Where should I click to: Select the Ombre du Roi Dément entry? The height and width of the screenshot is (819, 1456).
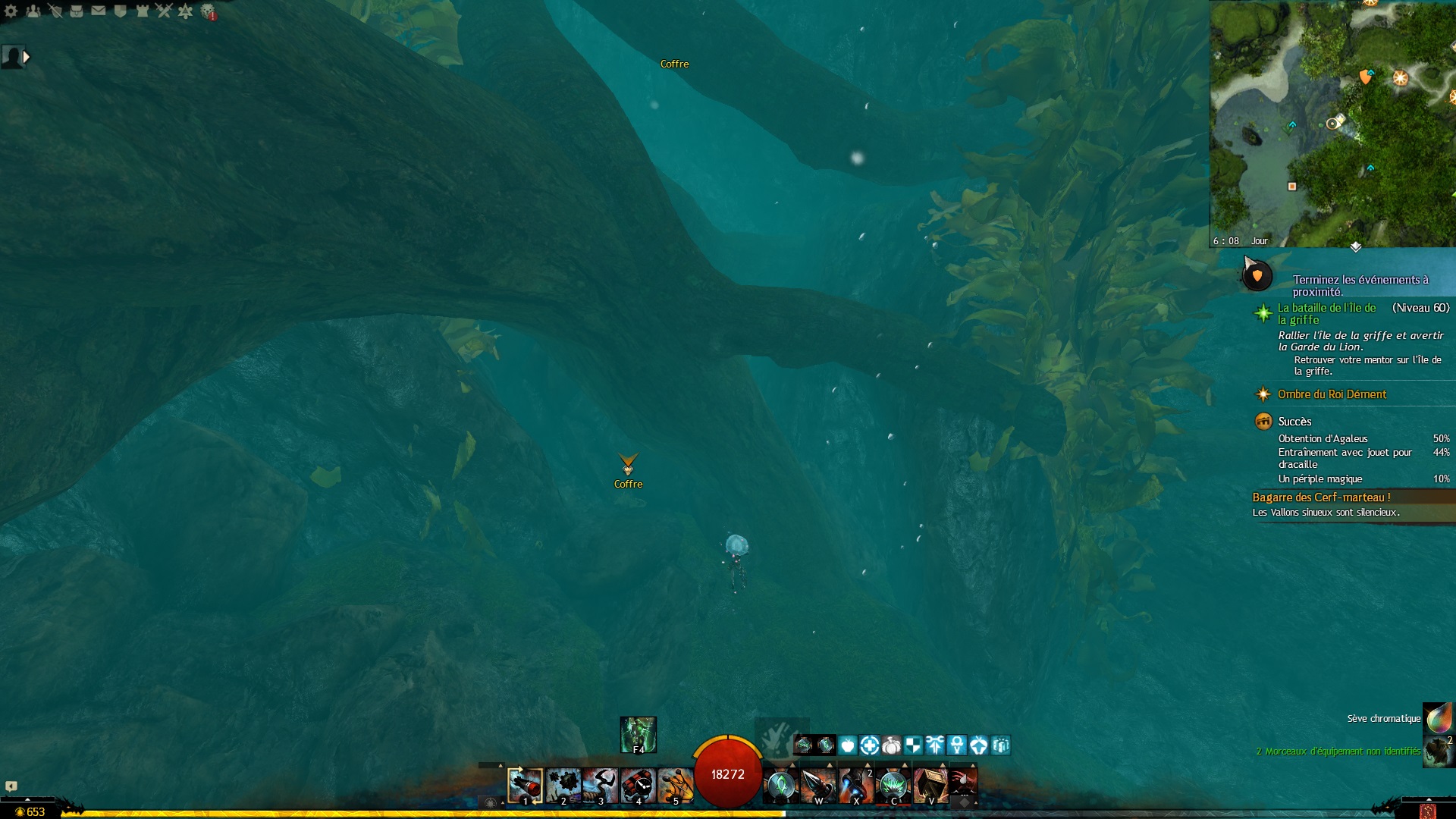pyautogui.click(x=1332, y=394)
